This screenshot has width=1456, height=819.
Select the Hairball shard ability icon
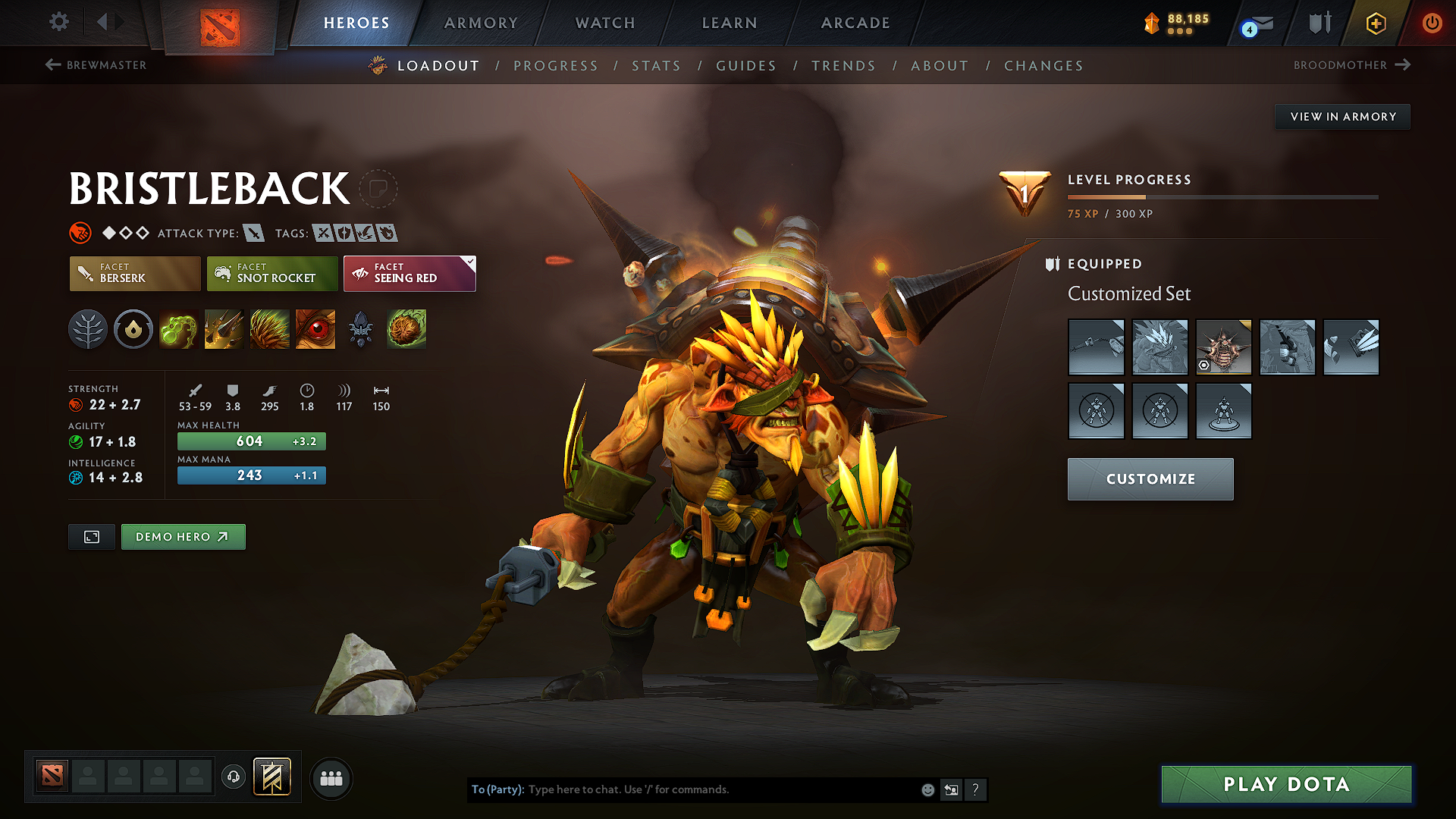[x=406, y=329]
